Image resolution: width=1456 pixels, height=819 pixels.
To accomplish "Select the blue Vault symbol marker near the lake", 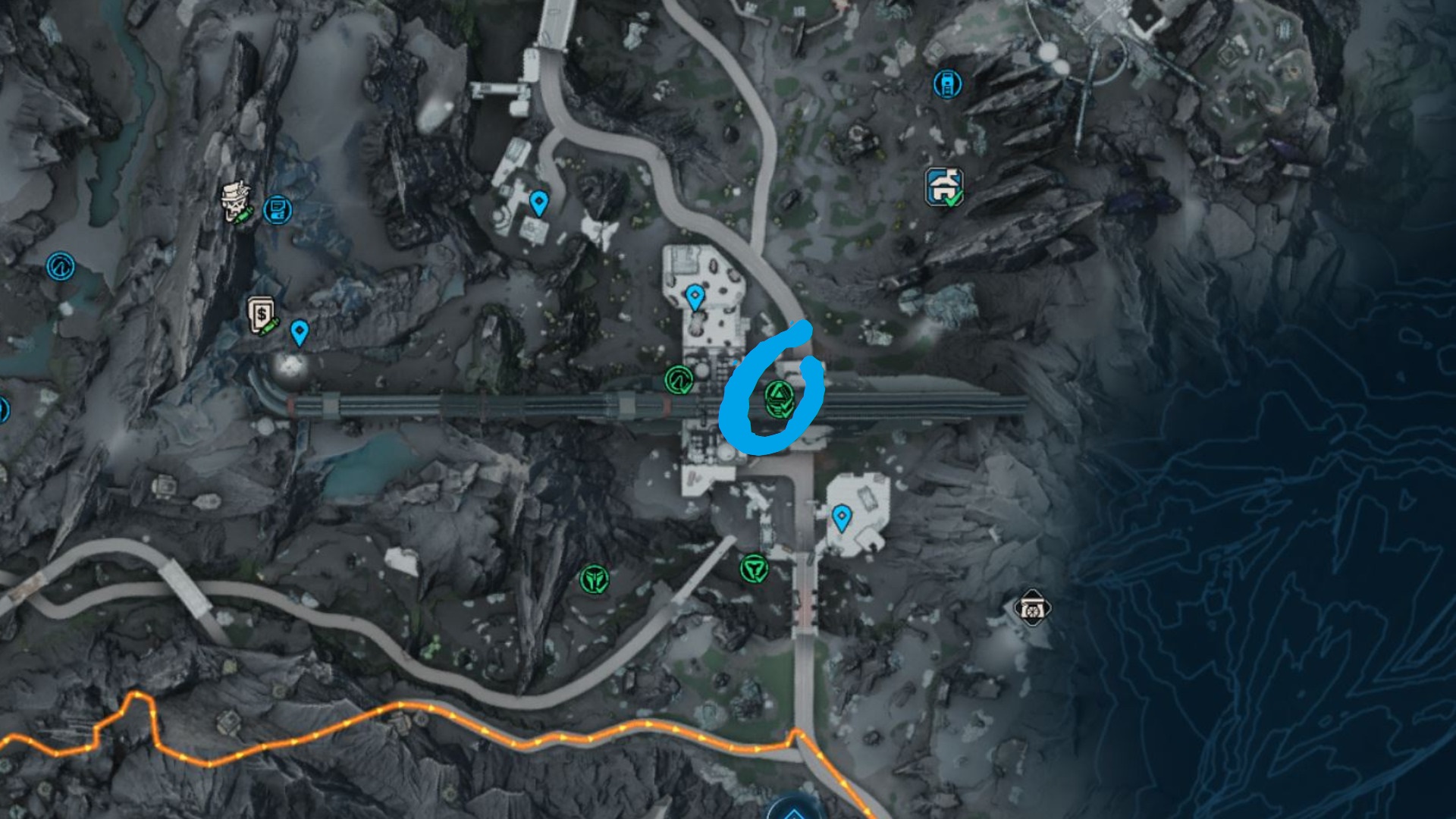I will (x=61, y=266).
